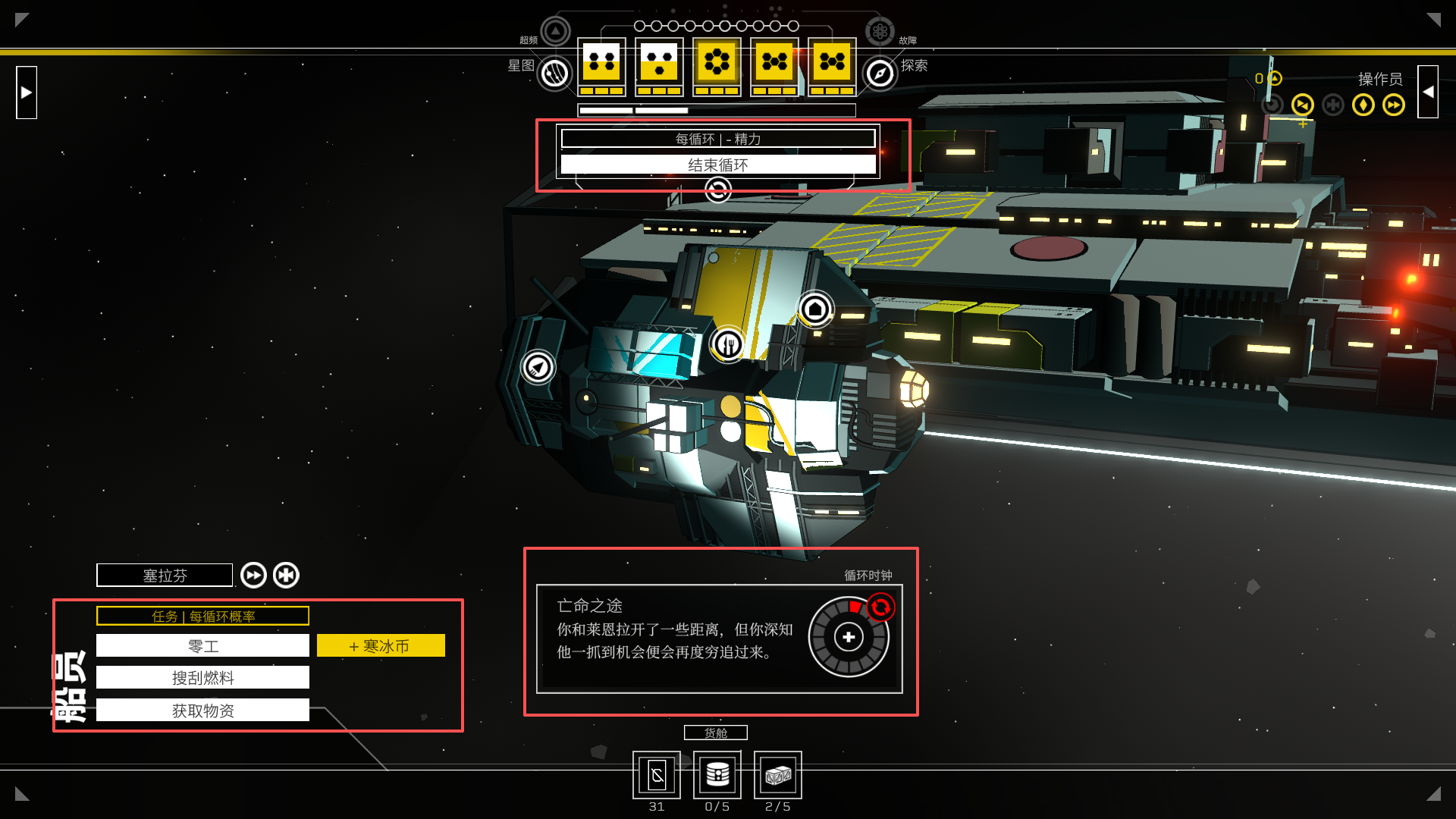
Task: Click the 结束循环 end cycle button
Action: tap(717, 165)
